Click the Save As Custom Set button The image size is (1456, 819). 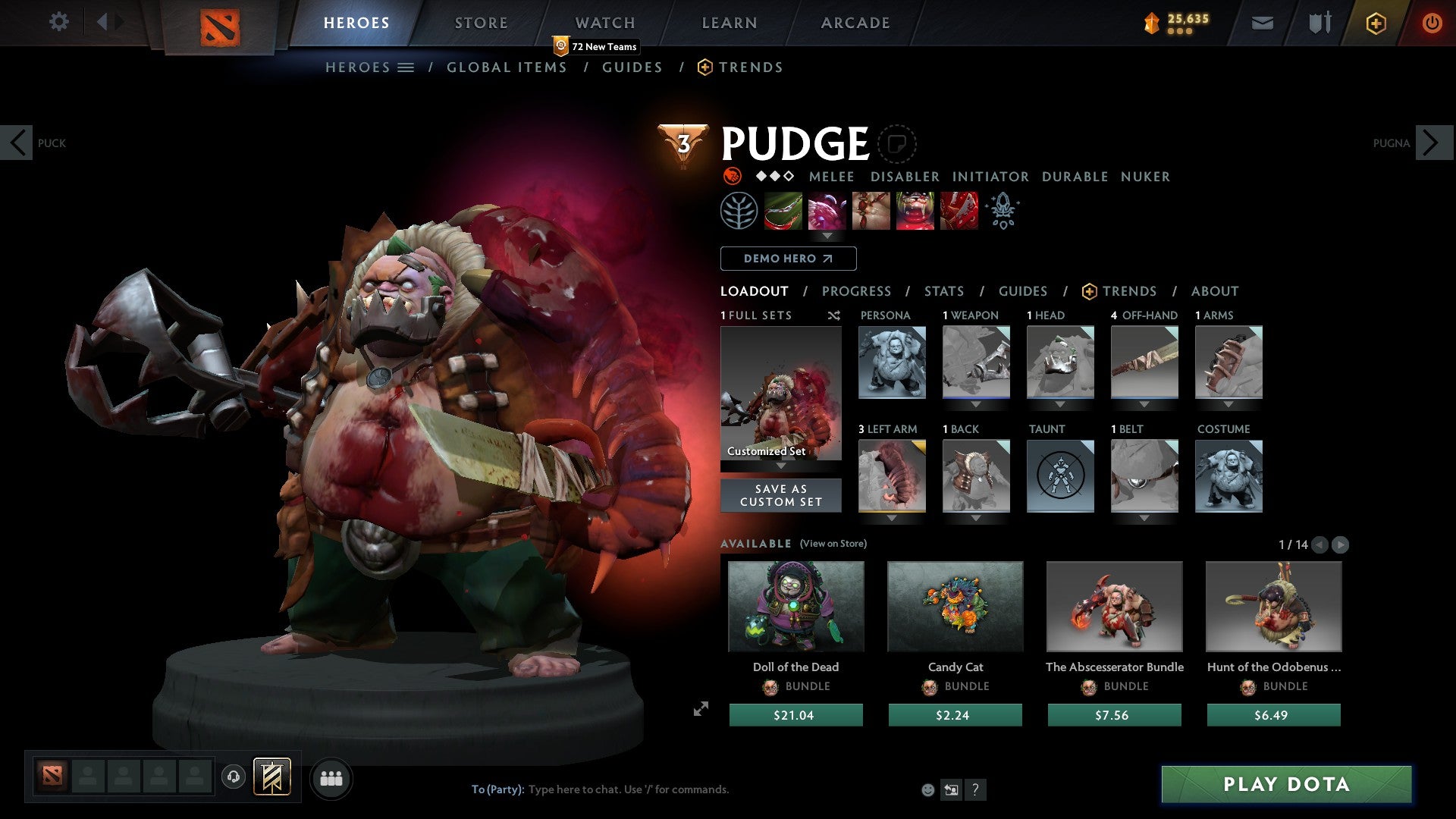pos(780,495)
